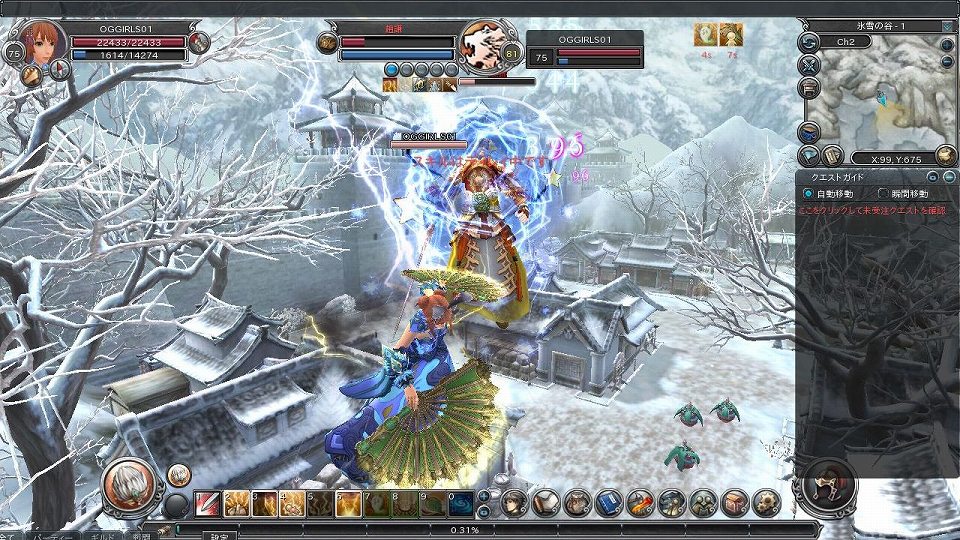Switch channel using the Ch2 refresh button
Image resolution: width=960 pixels, height=540 pixels.
tap(810, 42)
